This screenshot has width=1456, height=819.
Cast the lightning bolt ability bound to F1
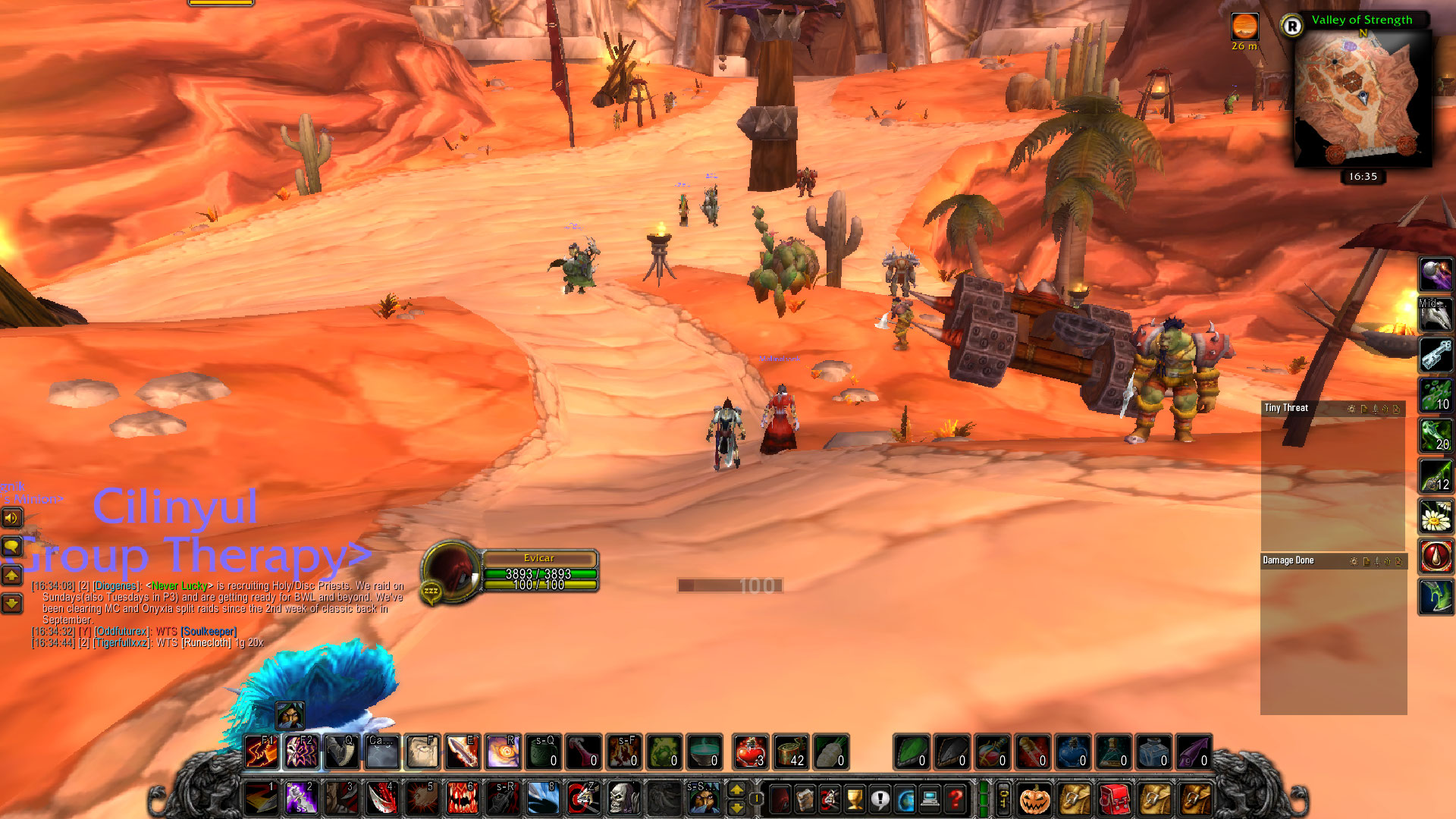(x=262, y=752)
